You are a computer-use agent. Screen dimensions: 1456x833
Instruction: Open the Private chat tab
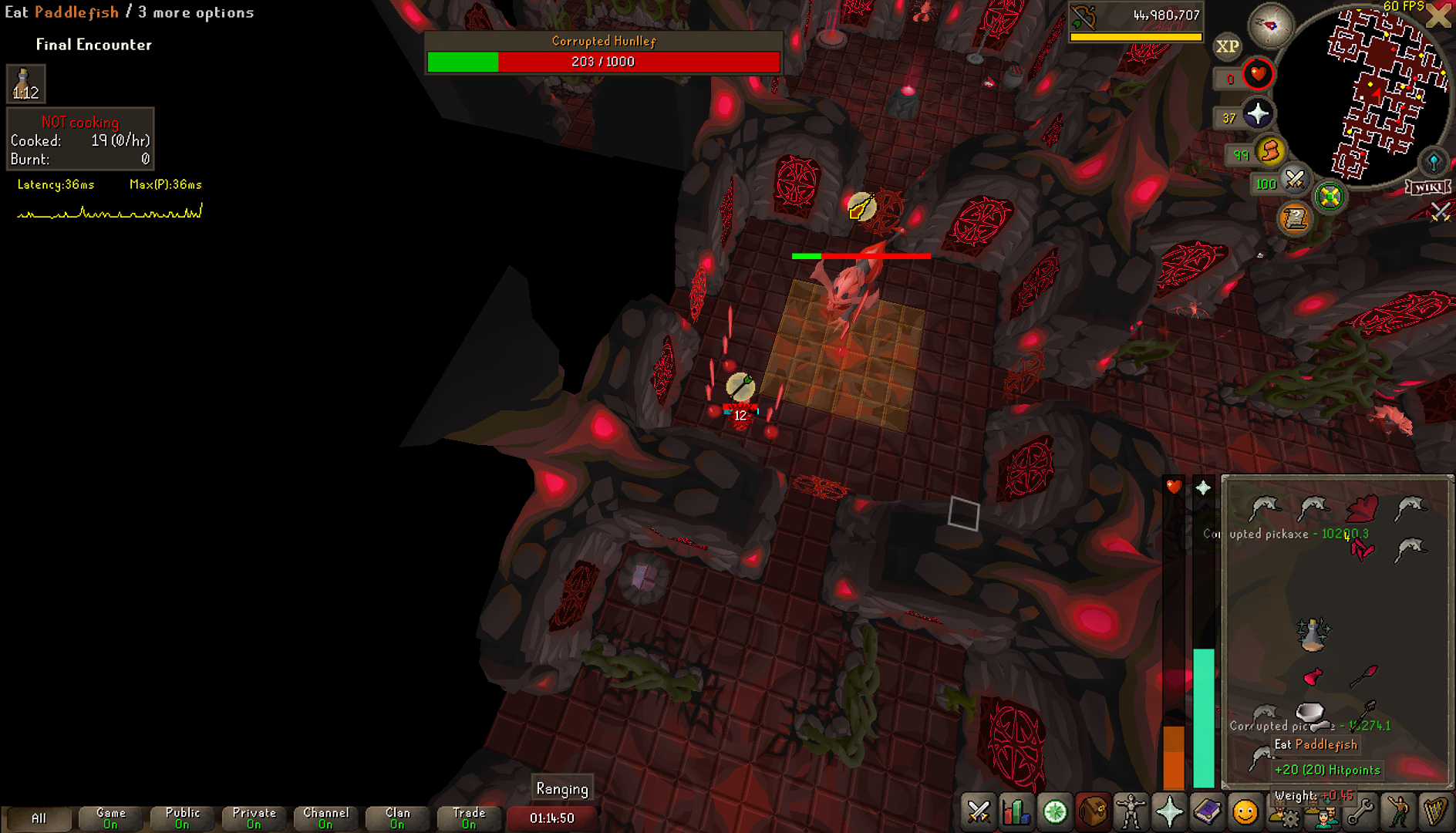click(254, 818)
